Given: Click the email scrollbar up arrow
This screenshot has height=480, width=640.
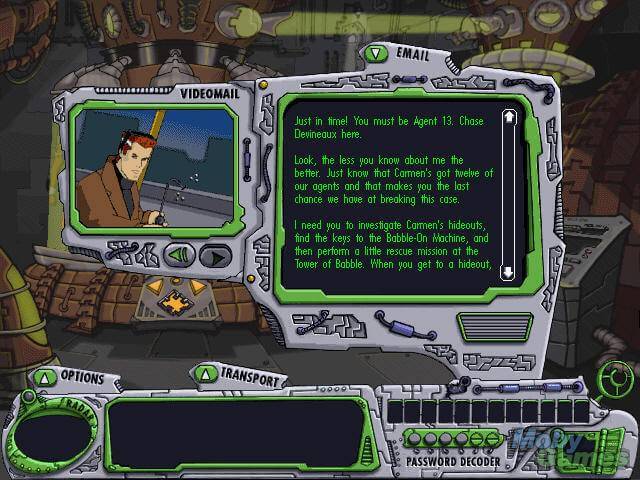Looking at the screenshot, I should pyautogui.click(x=508, y=118).
